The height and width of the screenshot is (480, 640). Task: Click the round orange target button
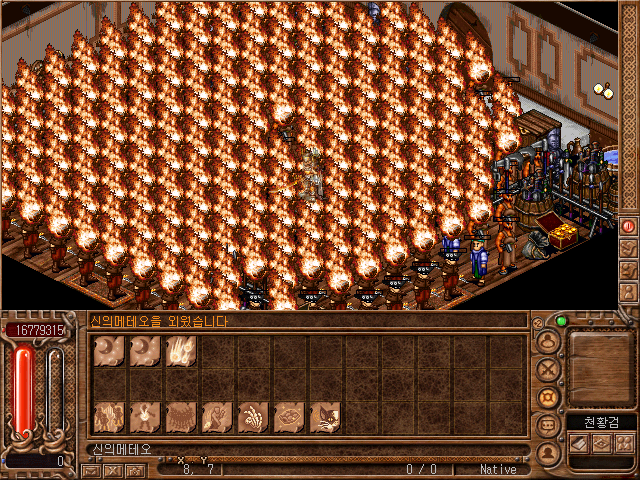click(547, 397)
